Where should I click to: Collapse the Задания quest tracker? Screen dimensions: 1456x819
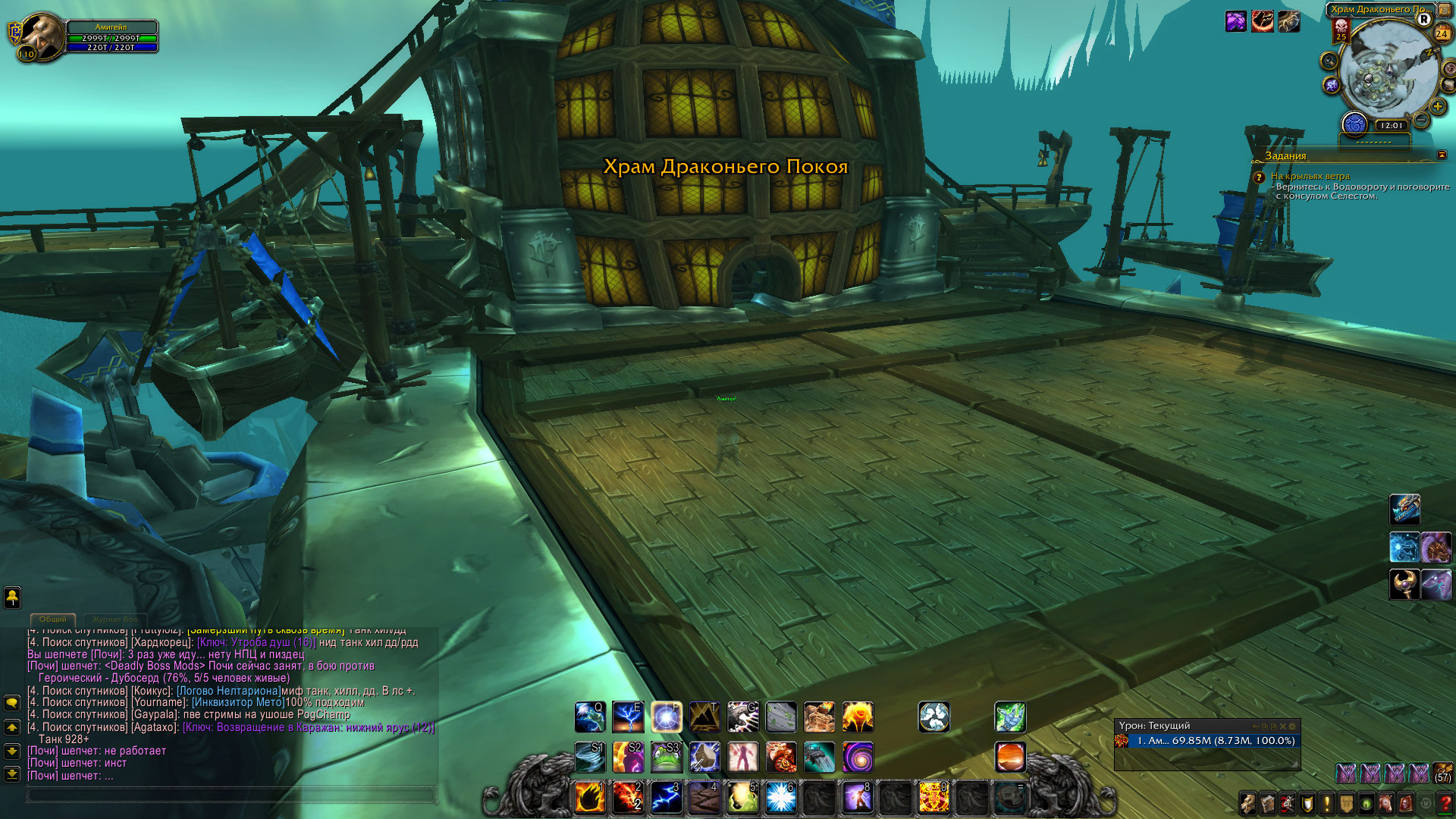1442,155
